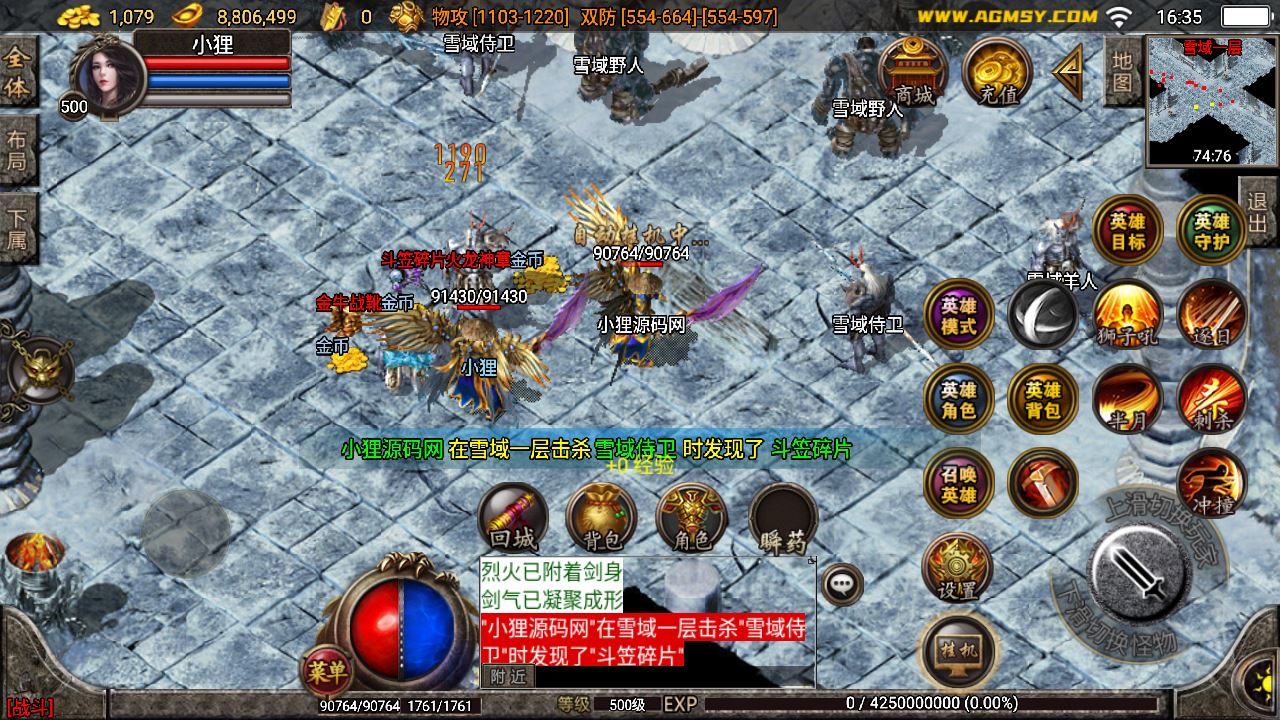Cast the 刺杀 skill

tap(1211, 399)
